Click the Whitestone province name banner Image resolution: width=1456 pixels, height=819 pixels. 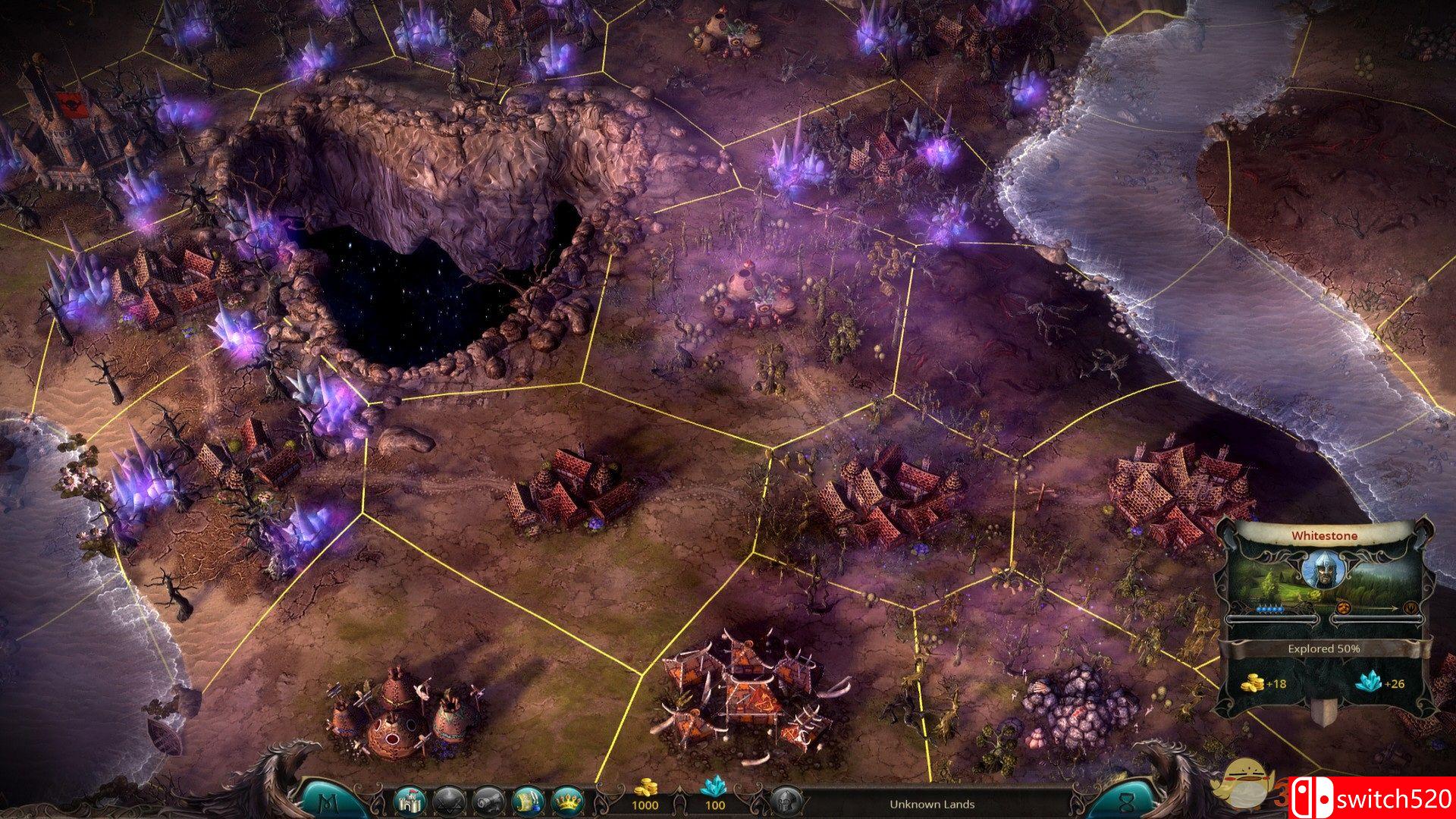pyautogui.click(x=1324, y=535)
